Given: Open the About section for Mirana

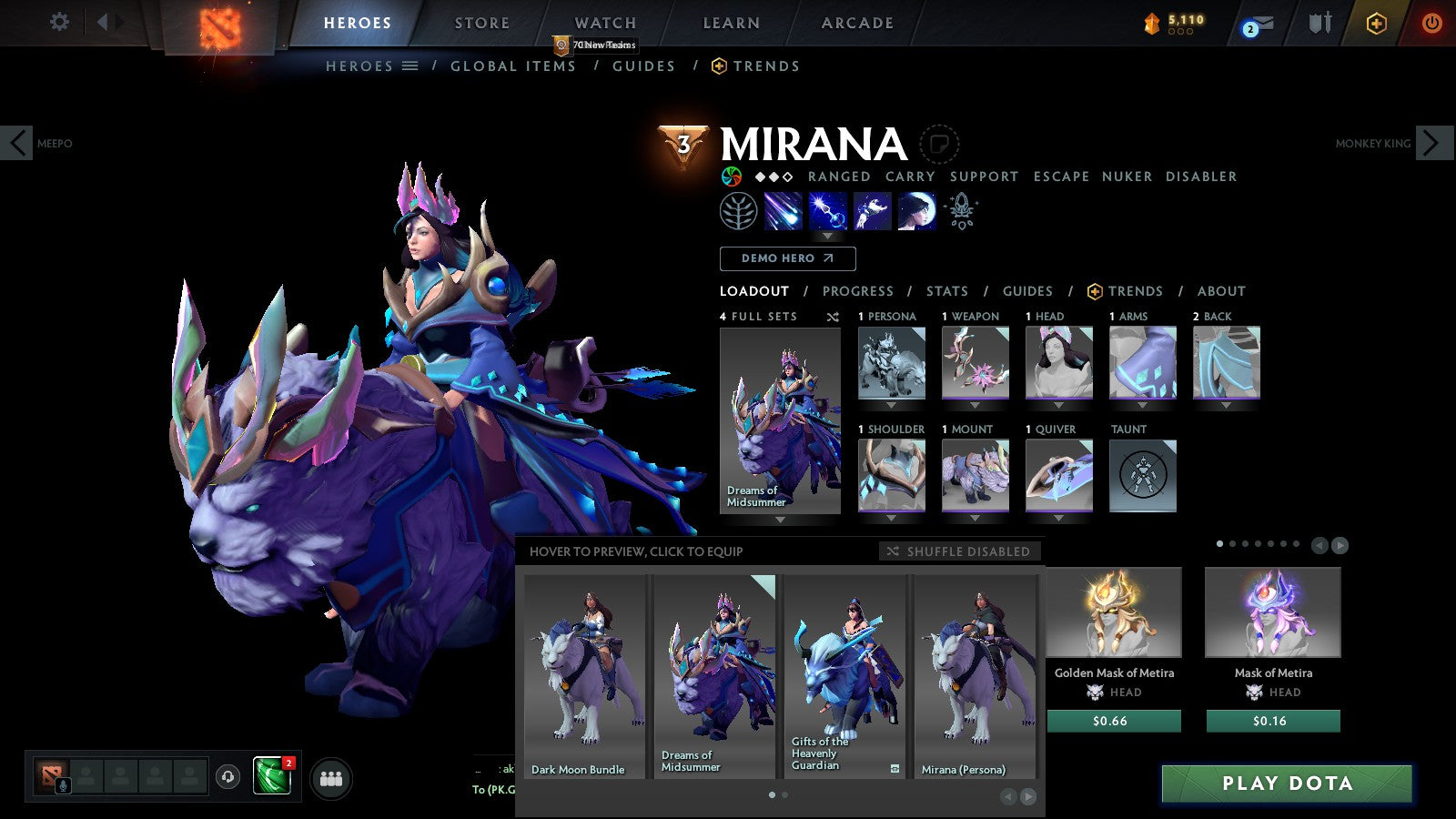Looking at the screenshot, I should pos(1221,291).
